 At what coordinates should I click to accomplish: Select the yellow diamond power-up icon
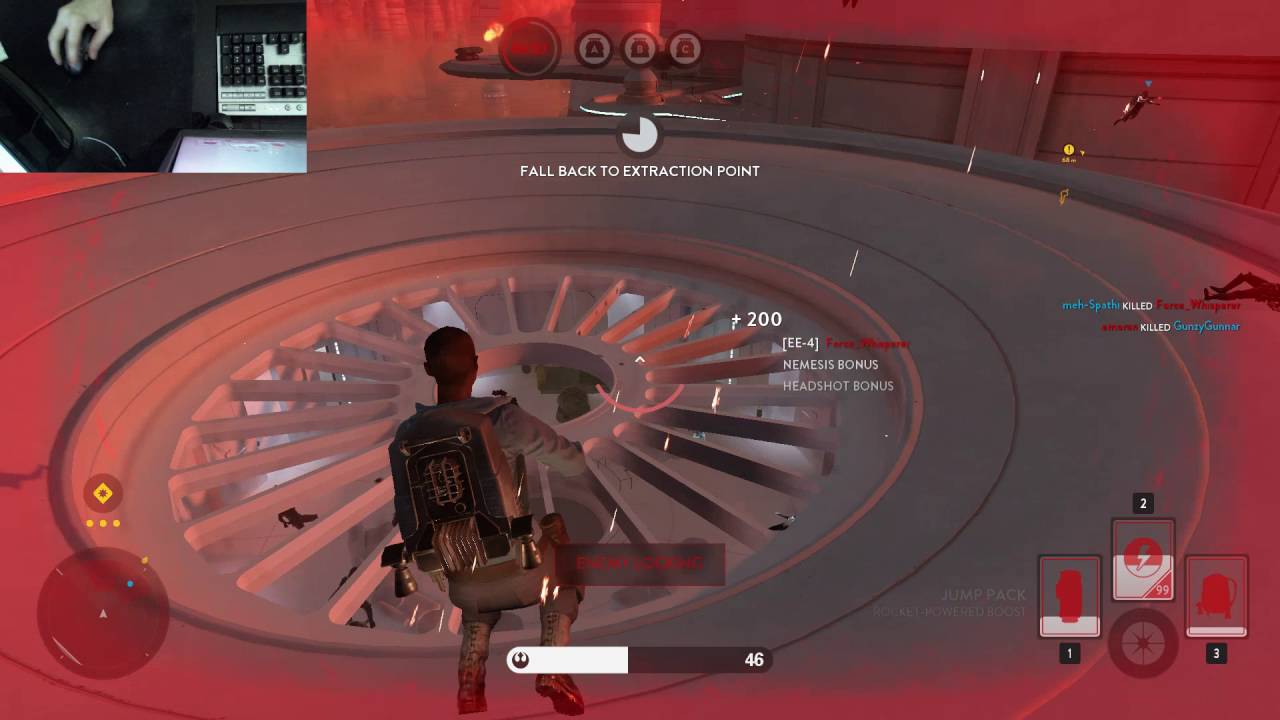pos(103,493)
